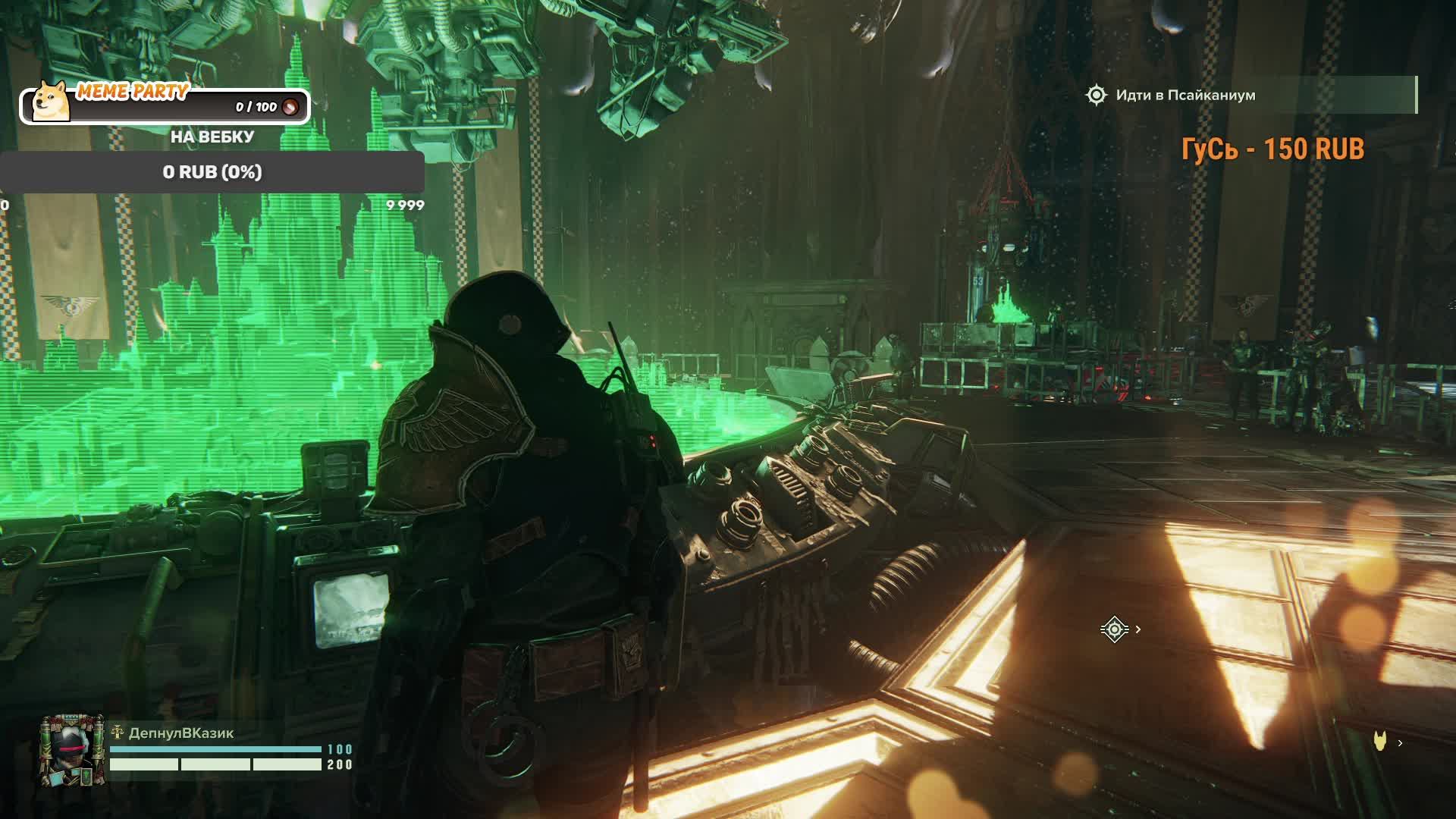1456x819 pixels.
Task: Select the "Идти в Псайканиум" objective tracker
Action: [x=1185, y=96]
